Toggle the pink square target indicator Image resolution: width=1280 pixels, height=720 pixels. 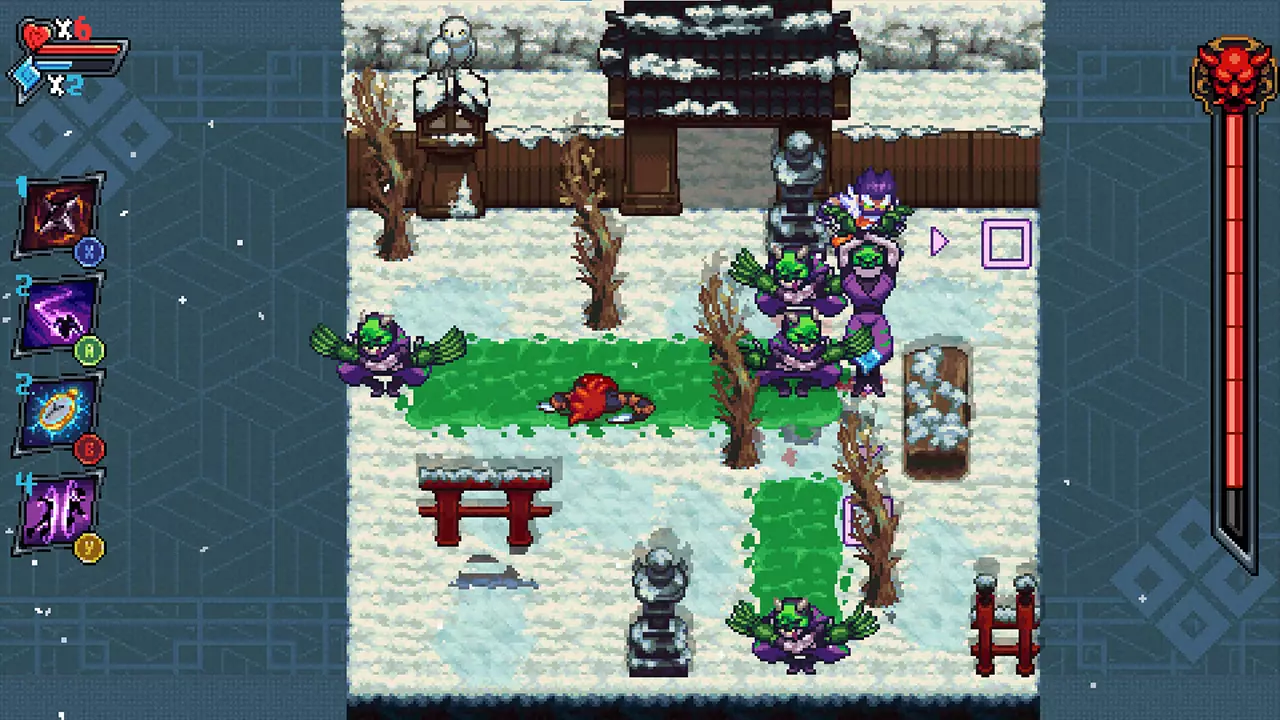(x=1006, y=246)
